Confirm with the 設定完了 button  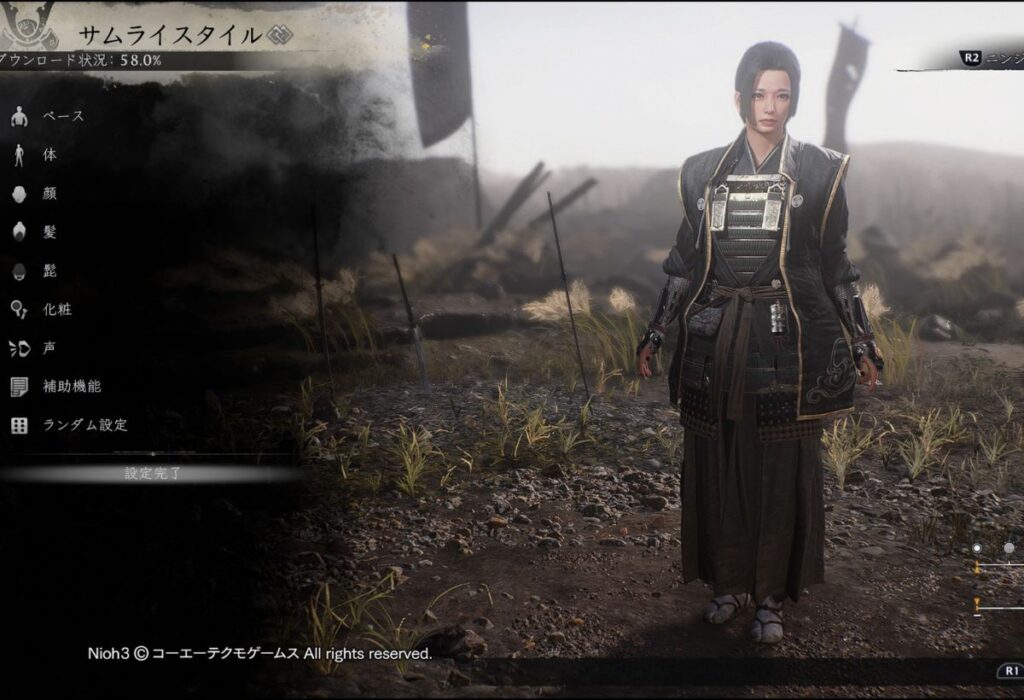152,473
